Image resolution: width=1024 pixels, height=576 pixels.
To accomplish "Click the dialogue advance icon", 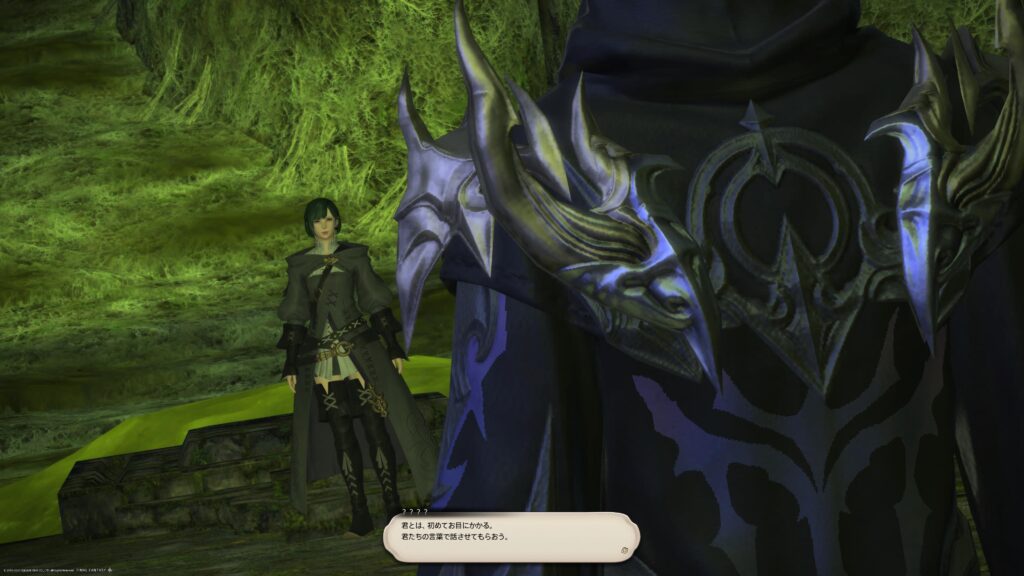I will pos(623,549).
